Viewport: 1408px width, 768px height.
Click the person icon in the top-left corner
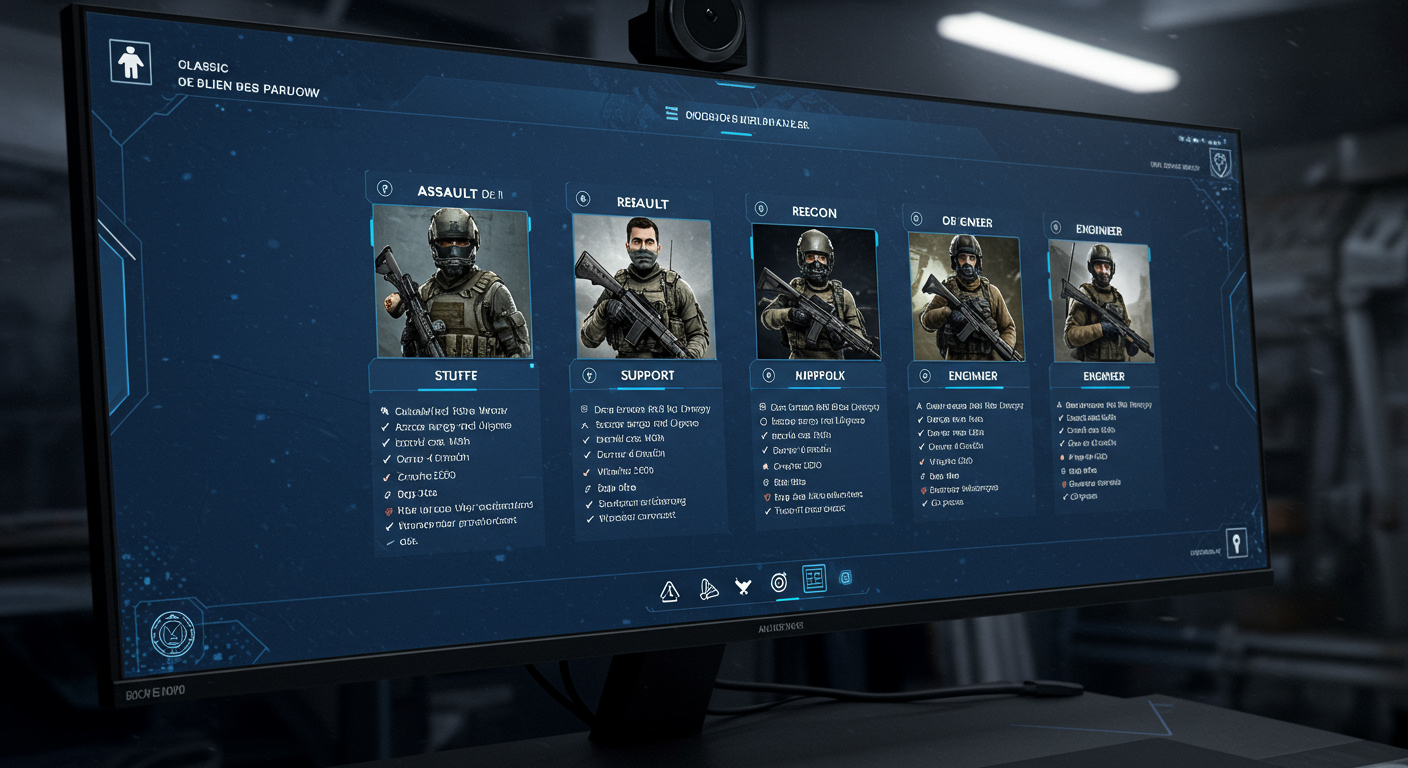click(131, 63)
